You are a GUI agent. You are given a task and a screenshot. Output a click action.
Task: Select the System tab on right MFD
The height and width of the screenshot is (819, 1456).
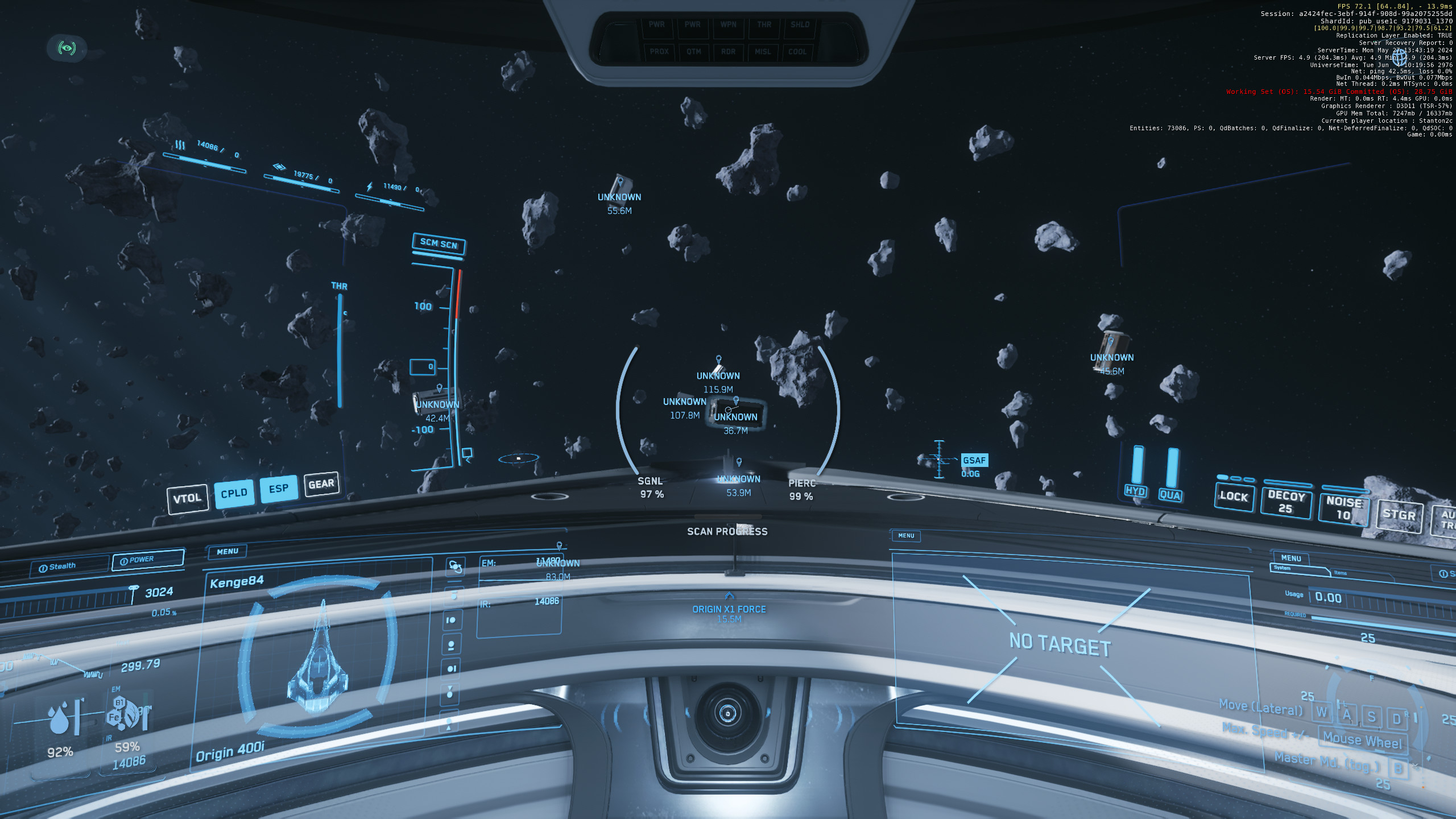pyautogui.click(x=1281, y=569)
